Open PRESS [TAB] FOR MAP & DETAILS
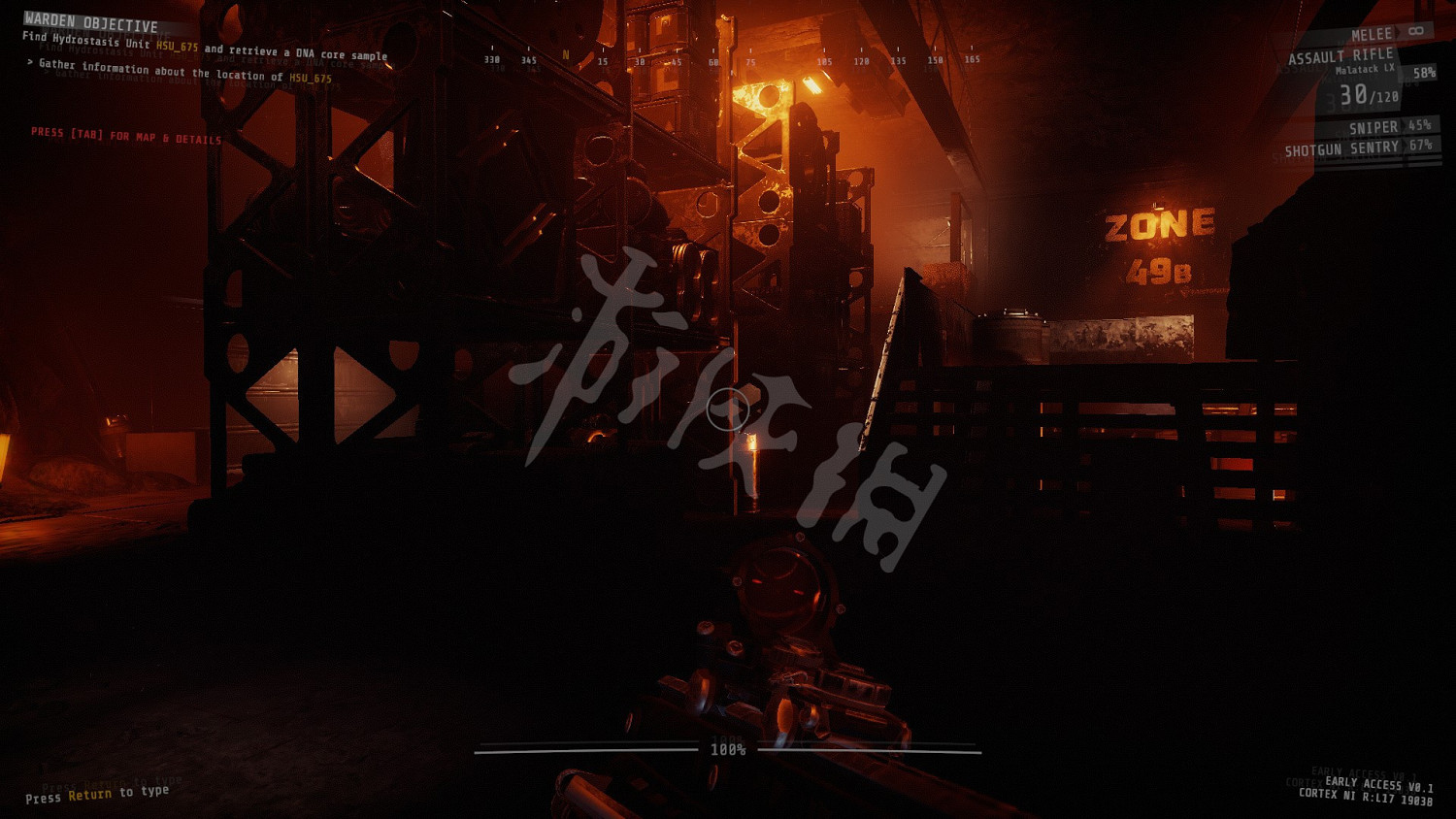Image resolution: width=1456 pixels, height=819 pixels. coord(126,136)
